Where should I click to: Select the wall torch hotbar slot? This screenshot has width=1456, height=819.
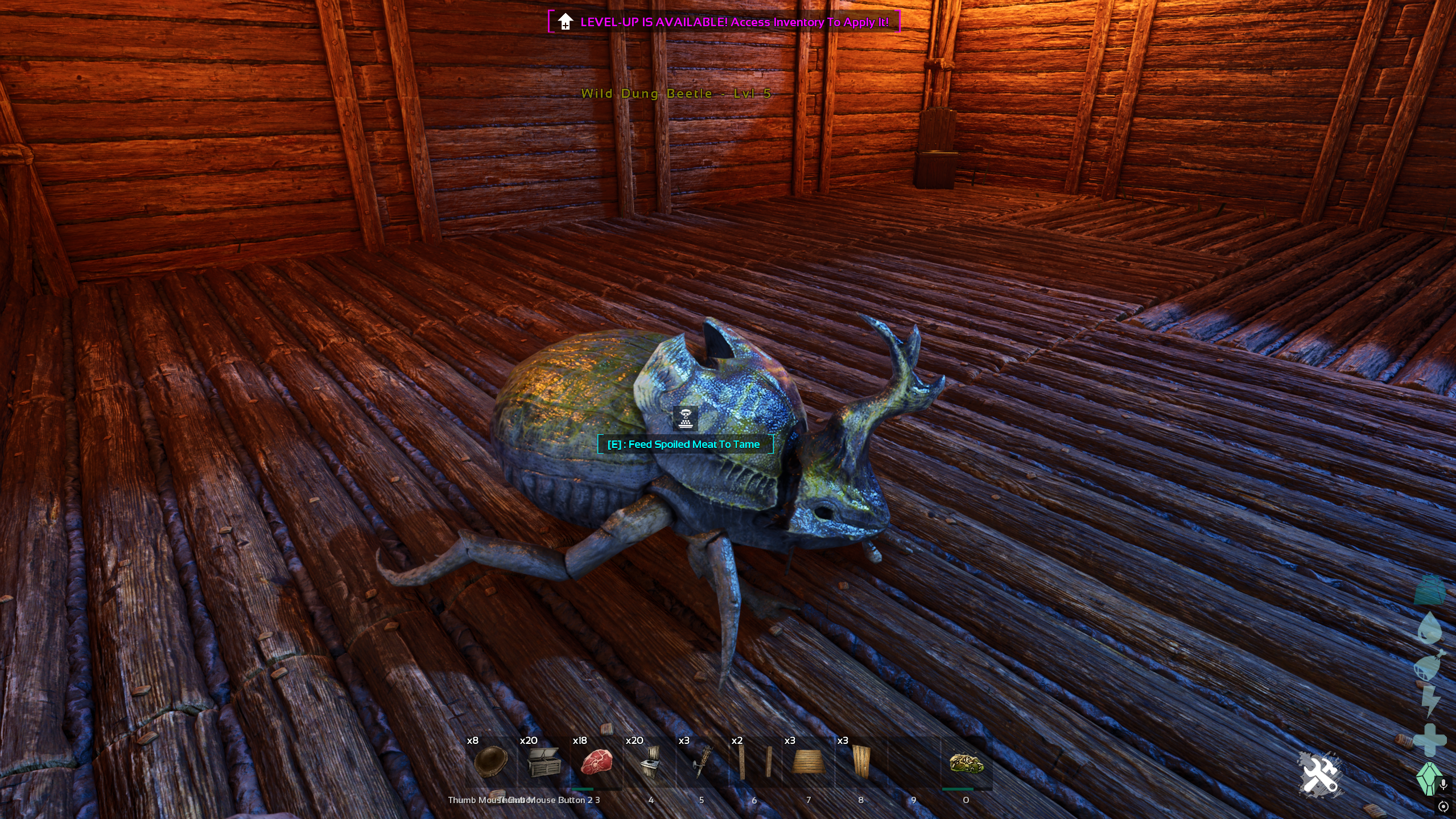click(702, 763)
